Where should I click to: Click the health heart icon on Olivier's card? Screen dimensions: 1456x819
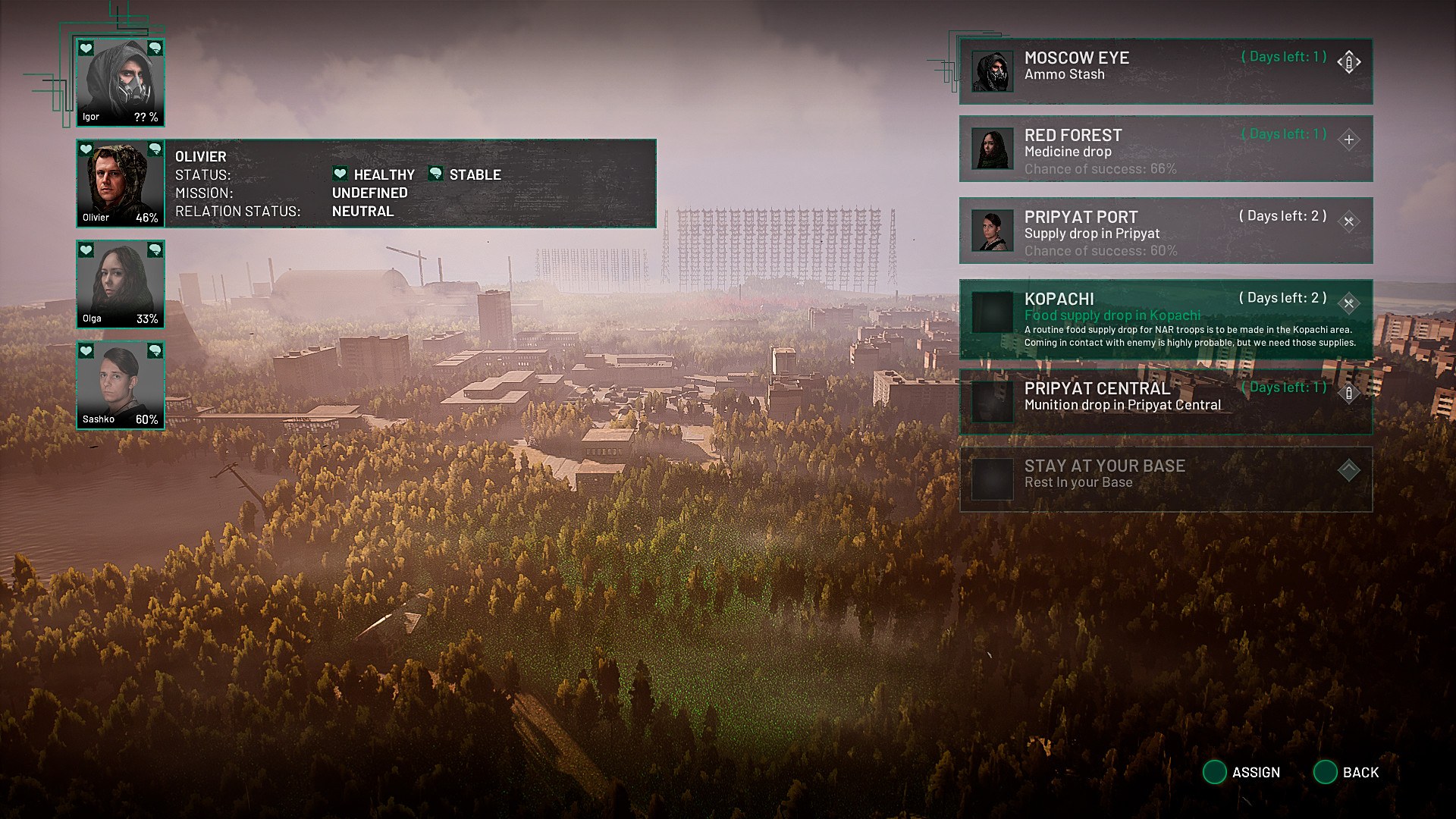[86, 149]
